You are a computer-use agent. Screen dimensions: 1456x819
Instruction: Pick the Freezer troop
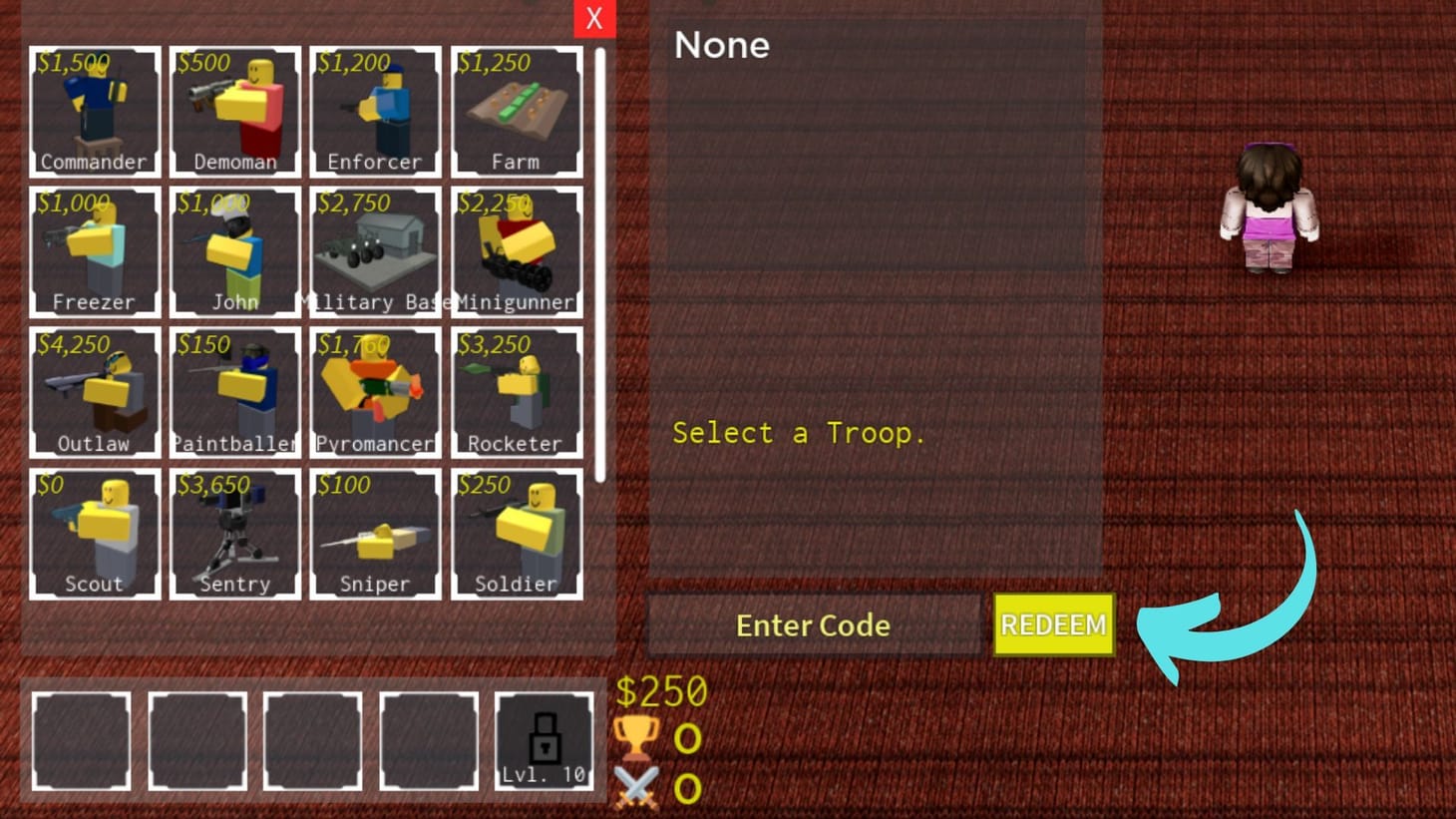click(95, 251)
